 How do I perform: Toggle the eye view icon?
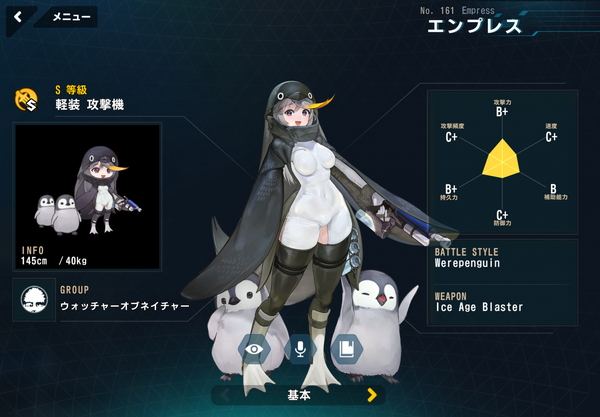point(254,348)
